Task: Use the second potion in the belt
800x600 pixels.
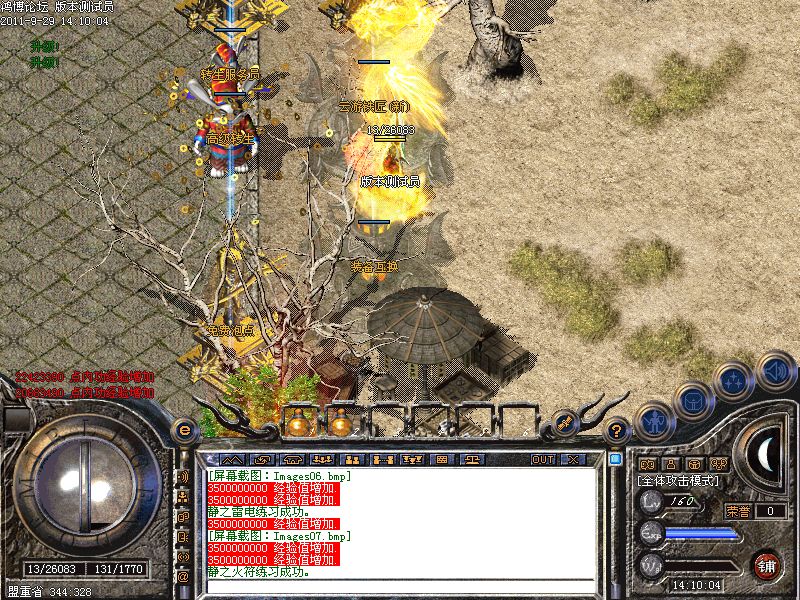Action: pyautogui.click(x=340, y=423)
